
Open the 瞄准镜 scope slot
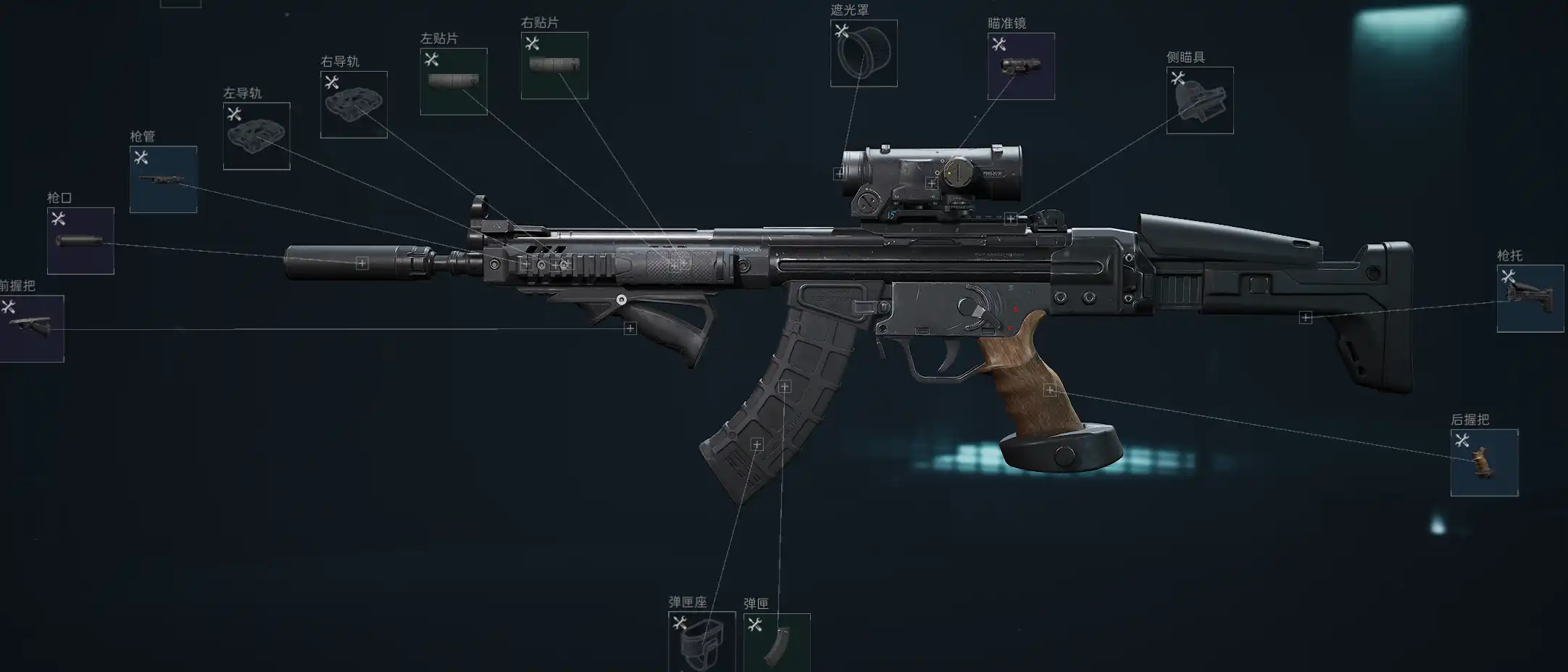click(x=1021, y=66)
